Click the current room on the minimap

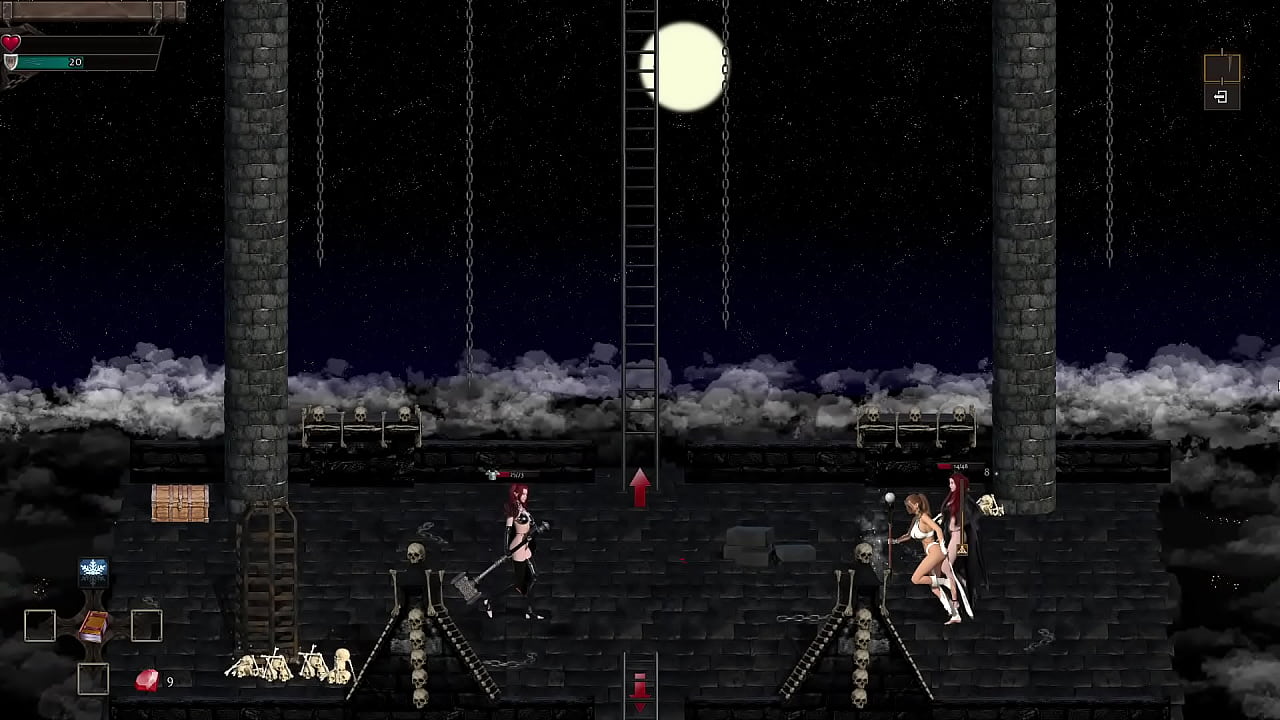point(1221,68)
